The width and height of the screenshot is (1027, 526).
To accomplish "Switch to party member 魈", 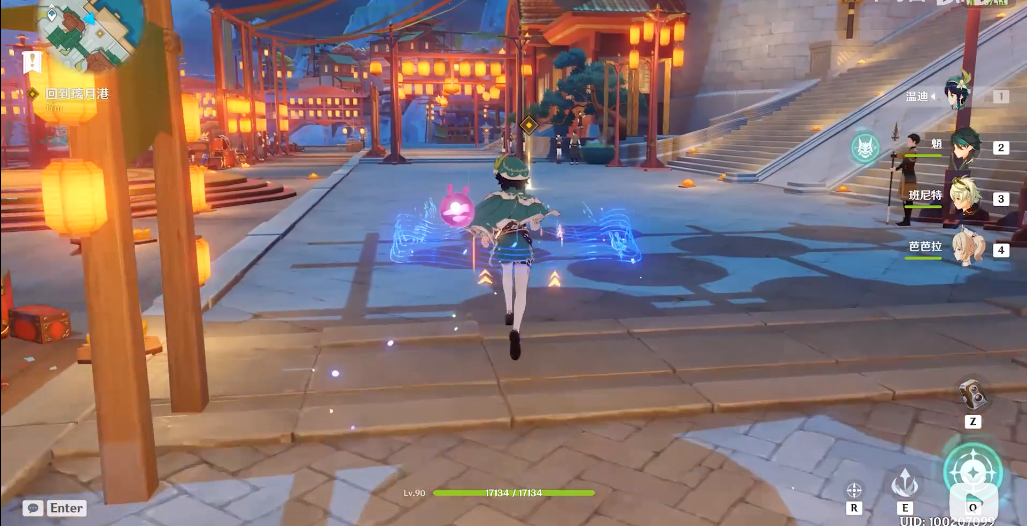I will pos(964,144).
